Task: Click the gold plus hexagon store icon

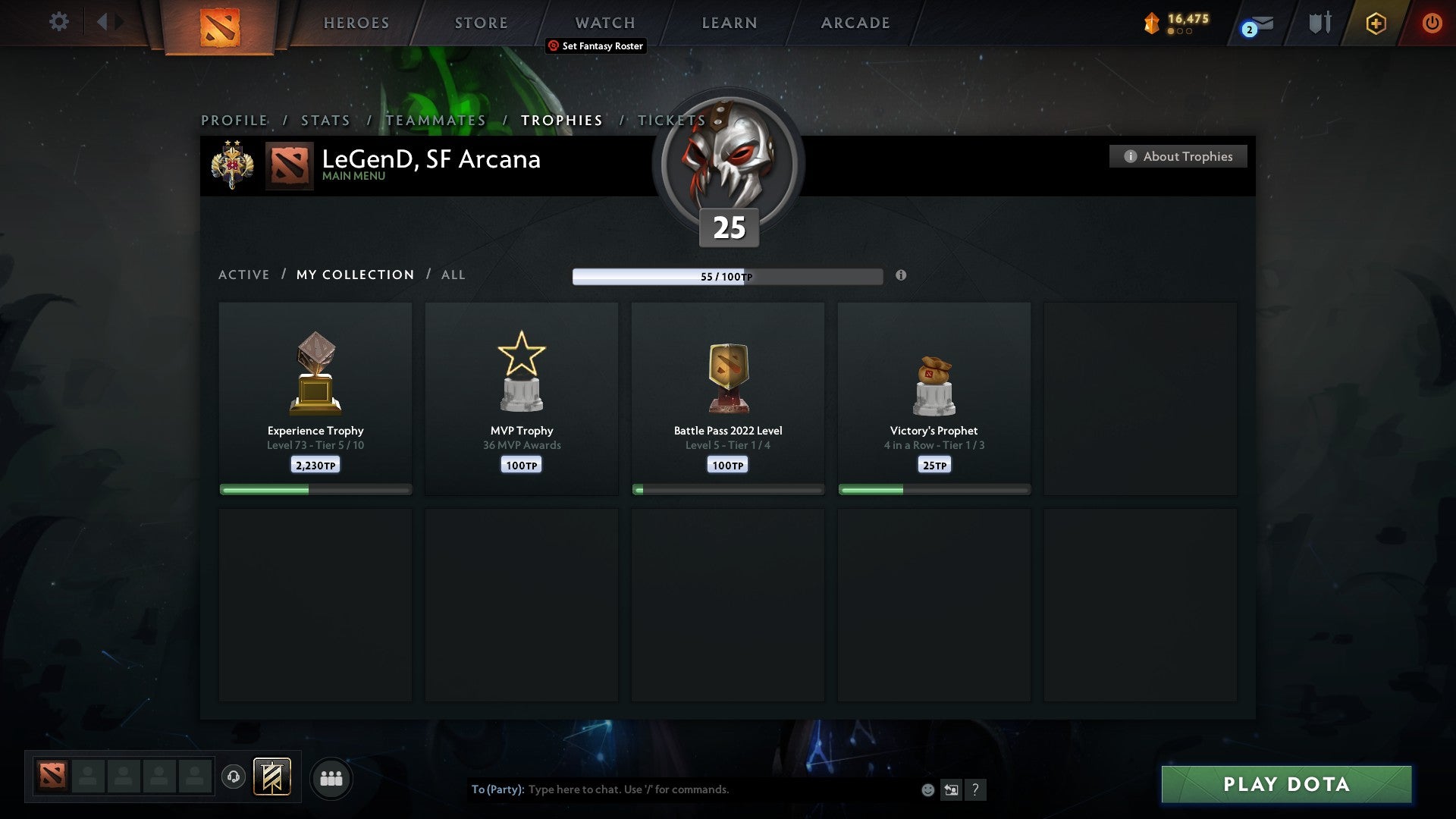Action: coord(1376,23)
